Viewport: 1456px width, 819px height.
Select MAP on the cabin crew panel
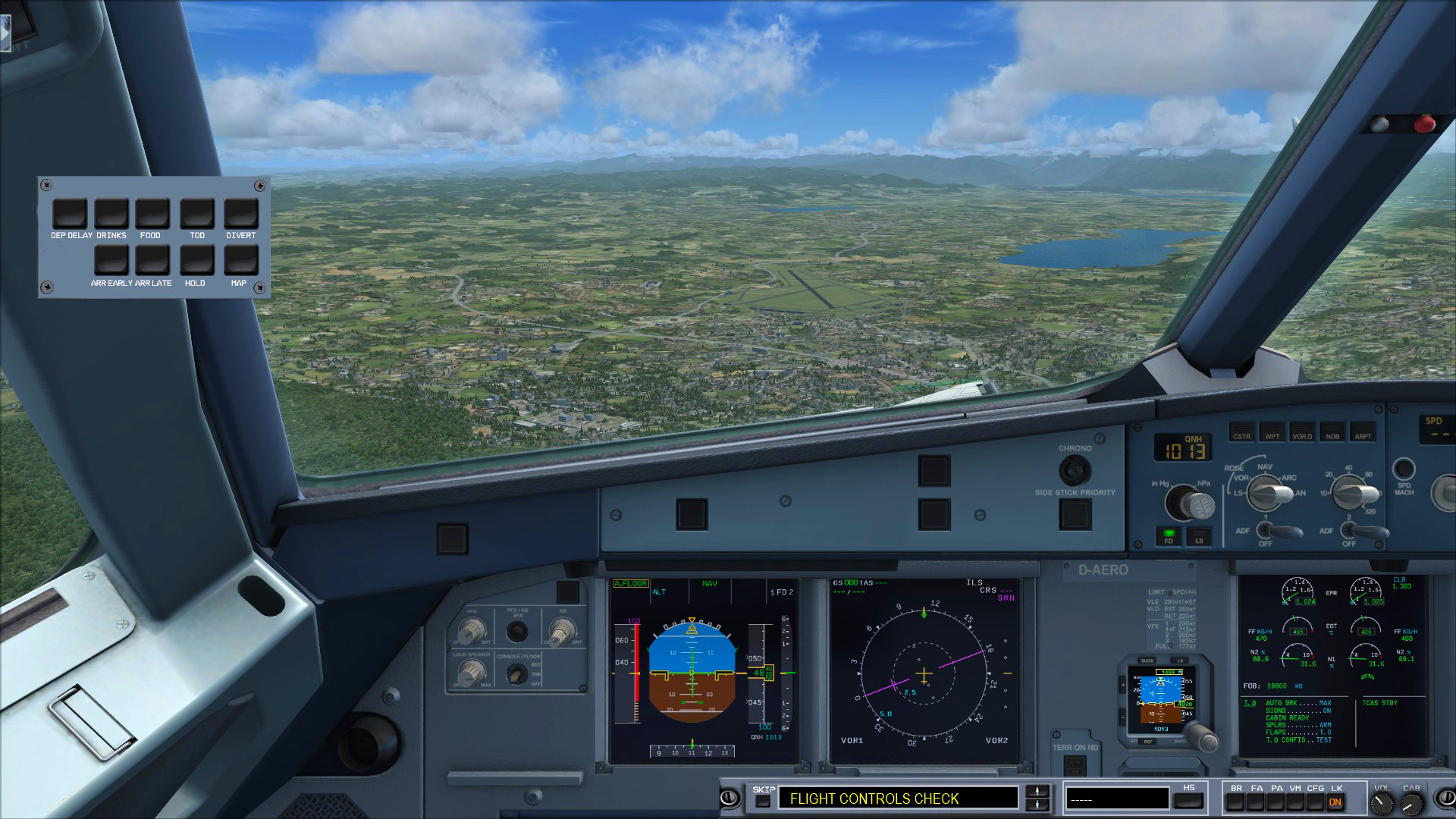point(239,261)
